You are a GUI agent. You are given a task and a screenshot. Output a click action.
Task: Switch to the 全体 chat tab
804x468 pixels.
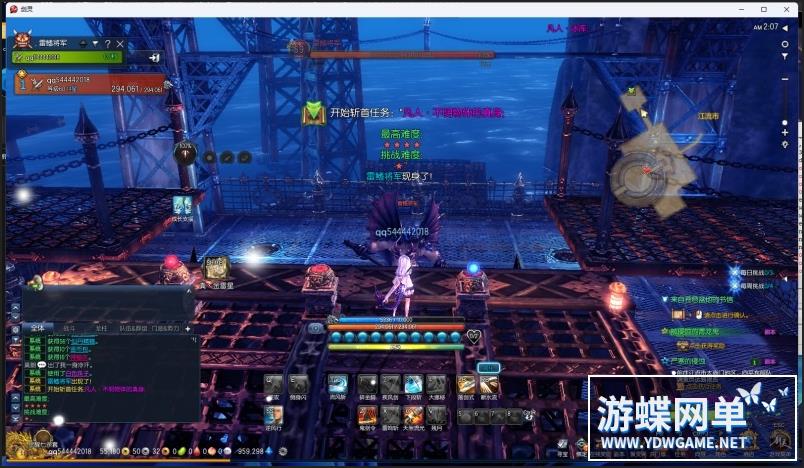37,328
